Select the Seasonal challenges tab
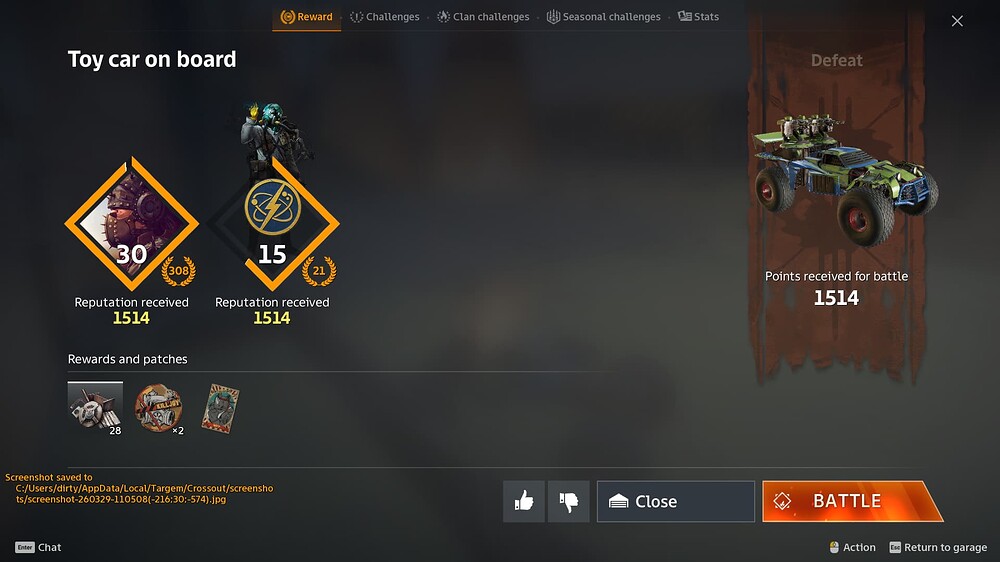This screenshot has height=562, width=1000. tap(603, 17)
